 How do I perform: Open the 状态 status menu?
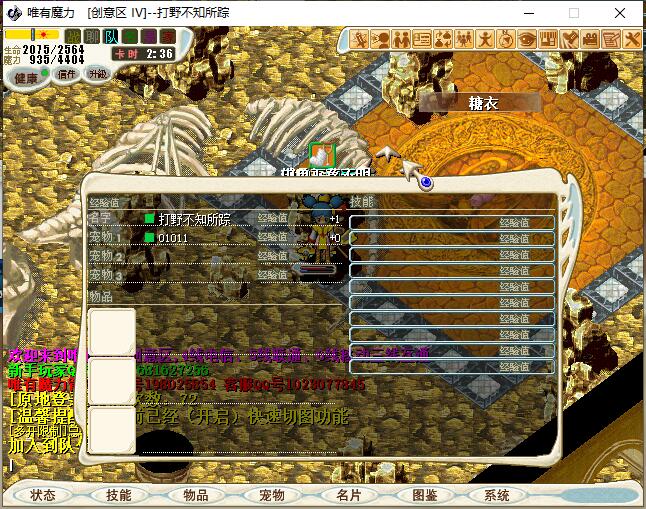43,495
